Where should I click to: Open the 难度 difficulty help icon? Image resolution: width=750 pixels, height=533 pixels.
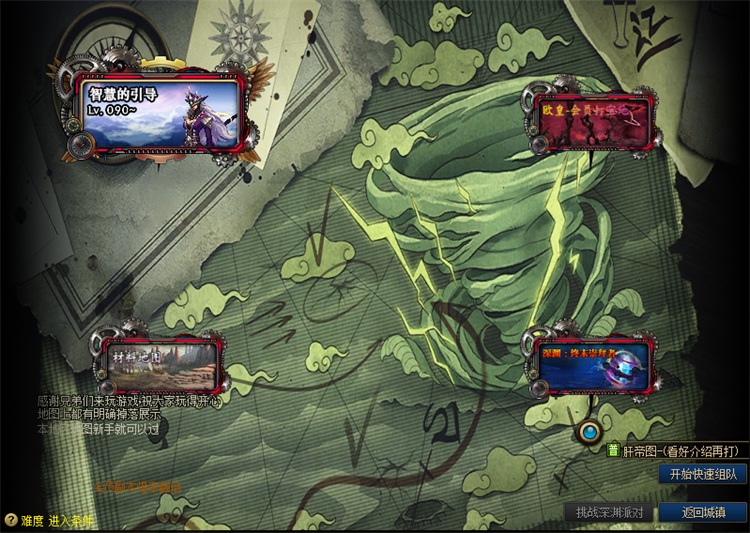click(11, 520)
